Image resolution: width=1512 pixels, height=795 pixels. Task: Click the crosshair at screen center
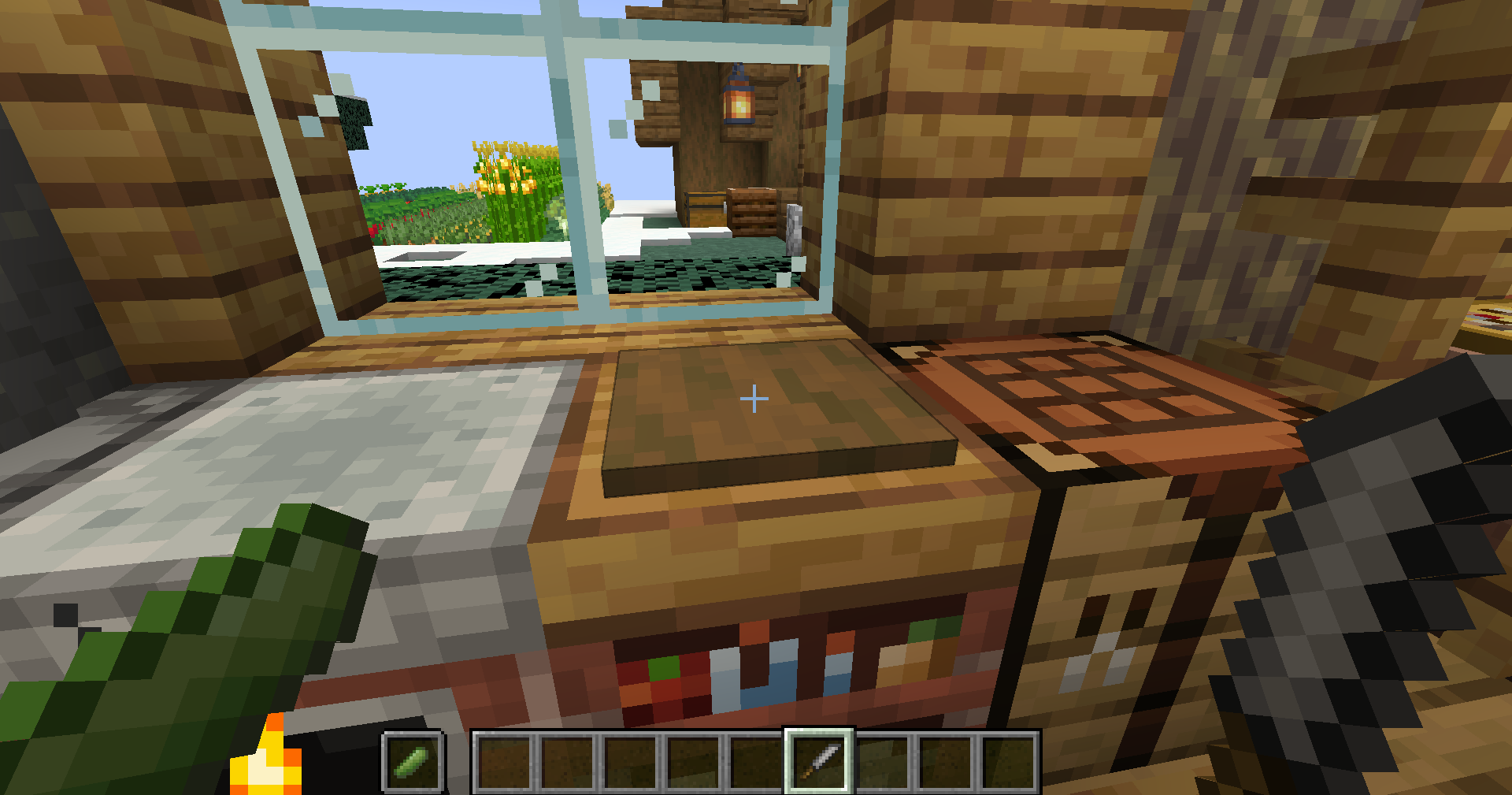[754, 399]
